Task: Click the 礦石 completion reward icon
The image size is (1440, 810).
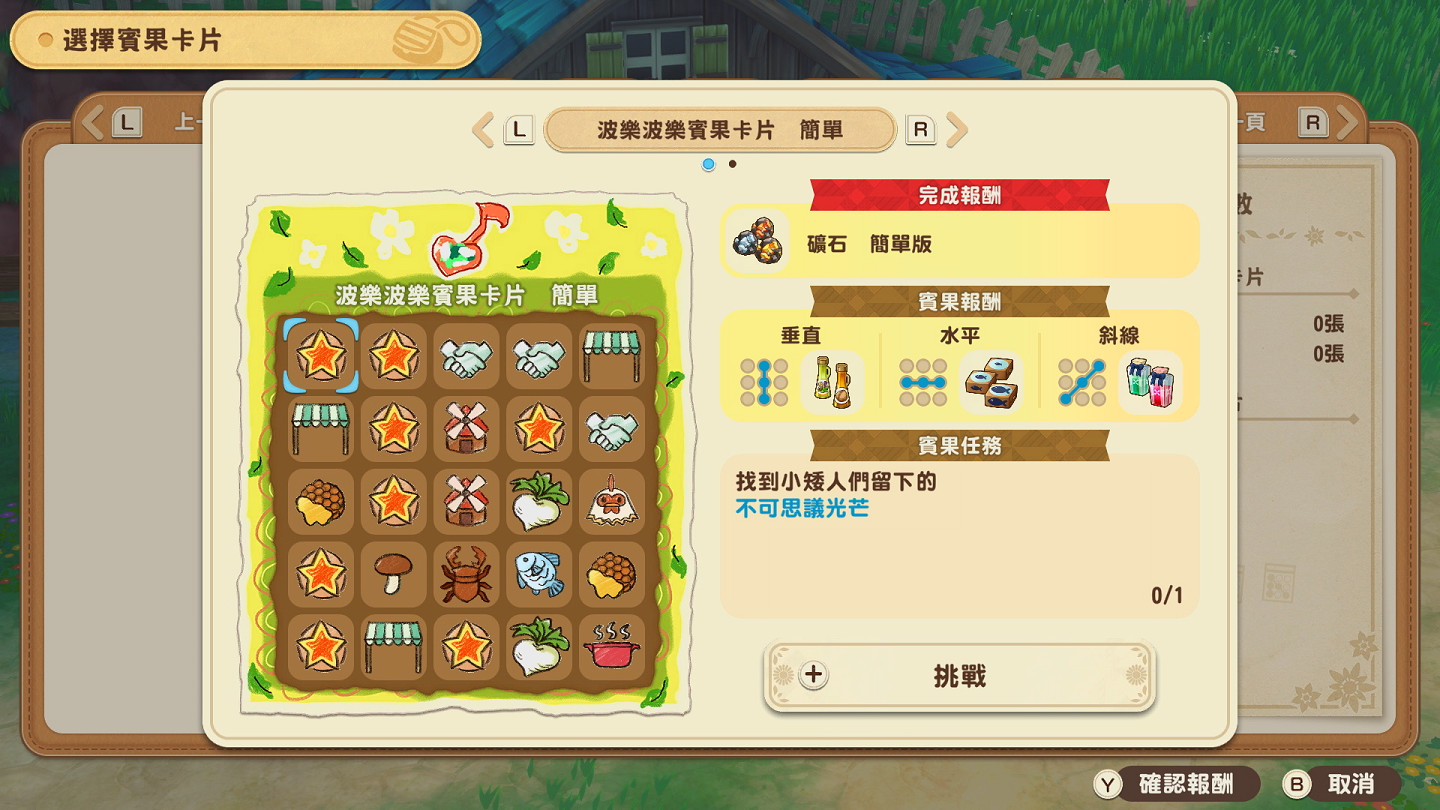Action: point(757,241)
